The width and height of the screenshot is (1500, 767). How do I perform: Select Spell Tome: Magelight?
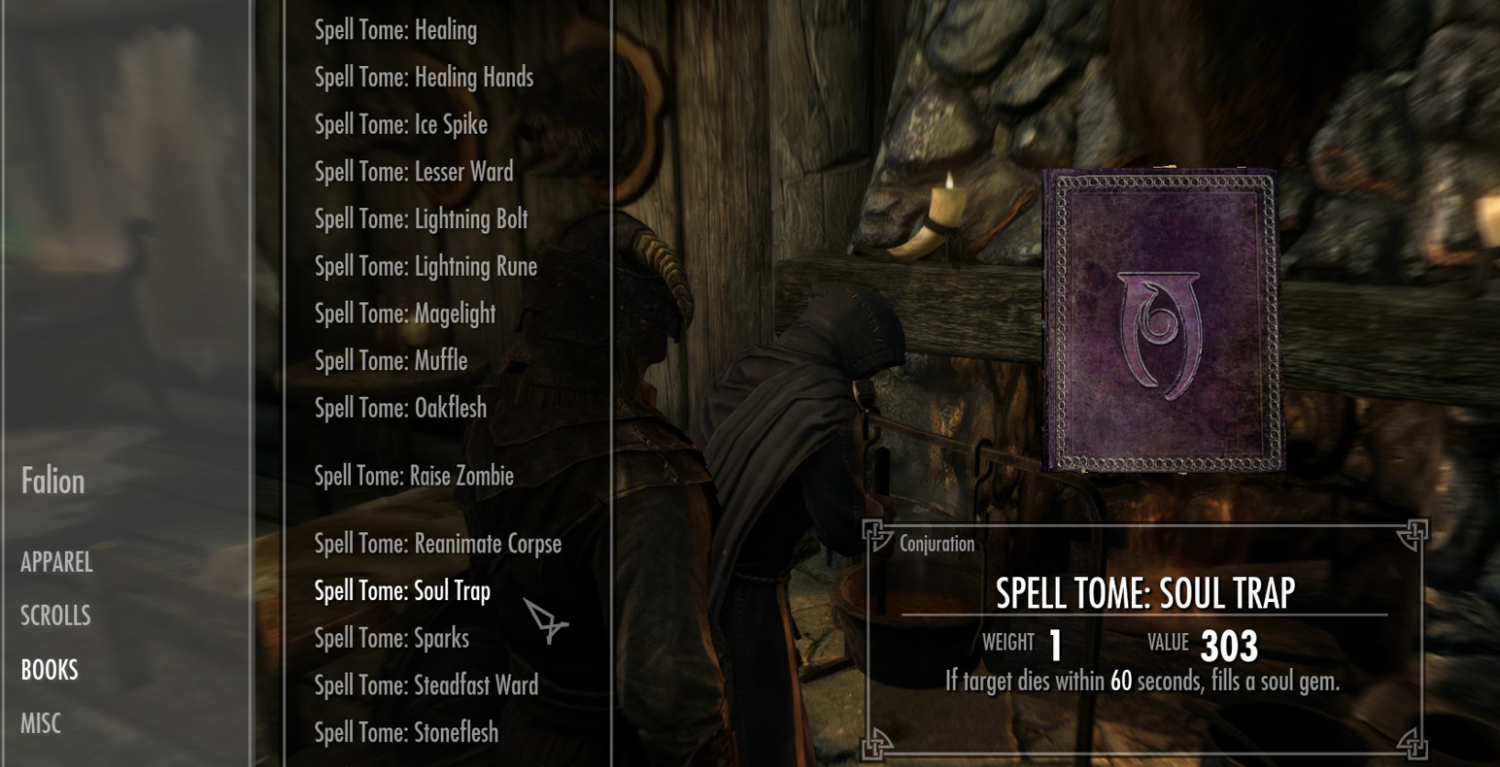(405, 314)
